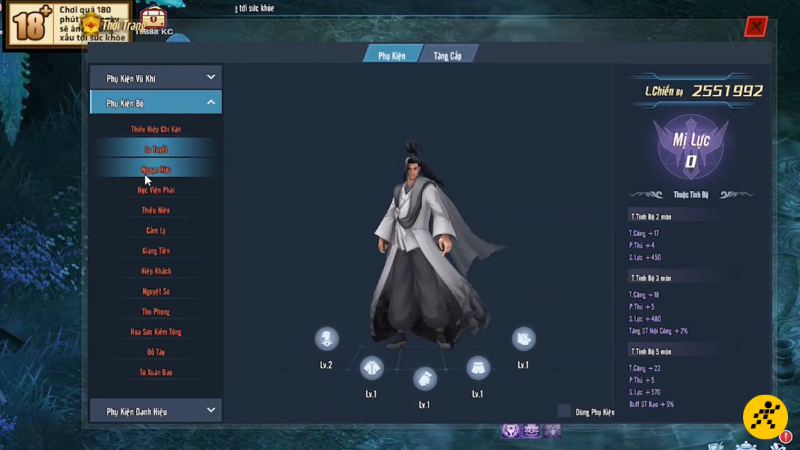The height and width of the screenshot is (450, 800).
Task: Select the Hoa Sơn Kiếm Tông set
Action: (155, 331)
